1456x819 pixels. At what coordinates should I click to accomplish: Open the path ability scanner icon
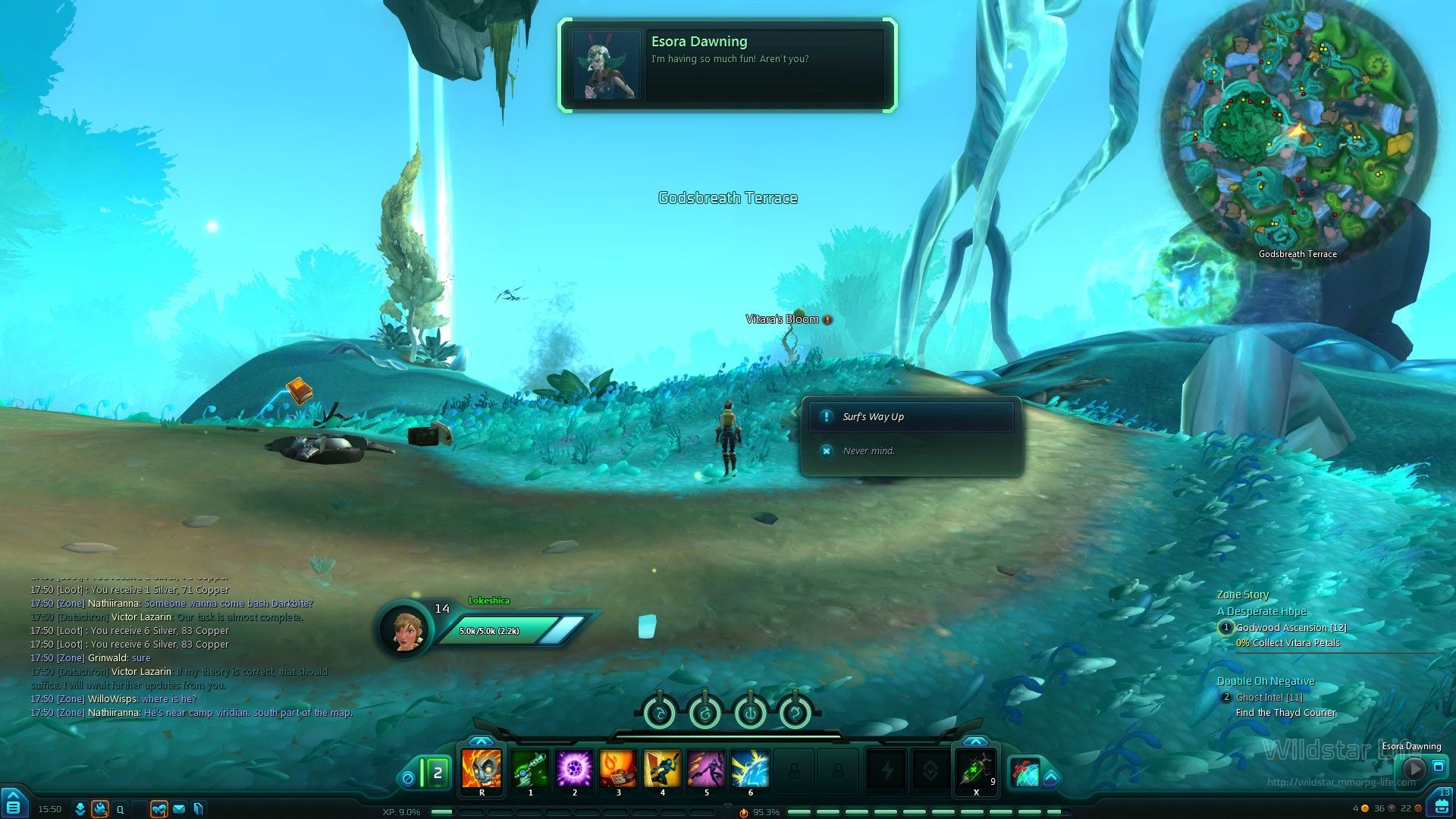1026,772
